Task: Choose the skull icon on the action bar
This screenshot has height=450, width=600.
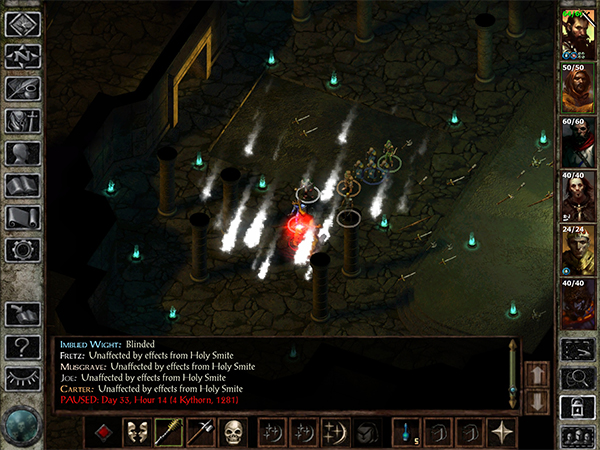Action: click(233, 432)
